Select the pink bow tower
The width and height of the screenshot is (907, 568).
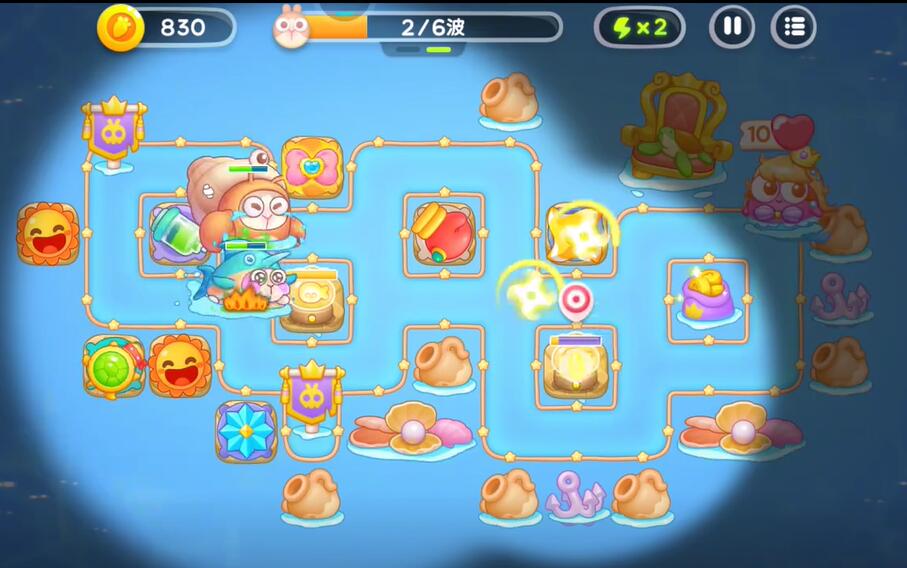point(312,168)
